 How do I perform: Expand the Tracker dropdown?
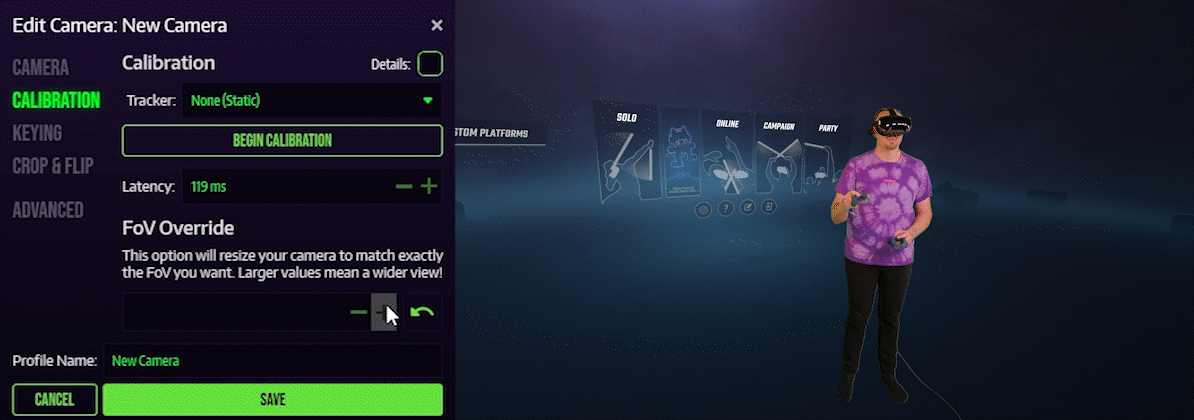310,100
